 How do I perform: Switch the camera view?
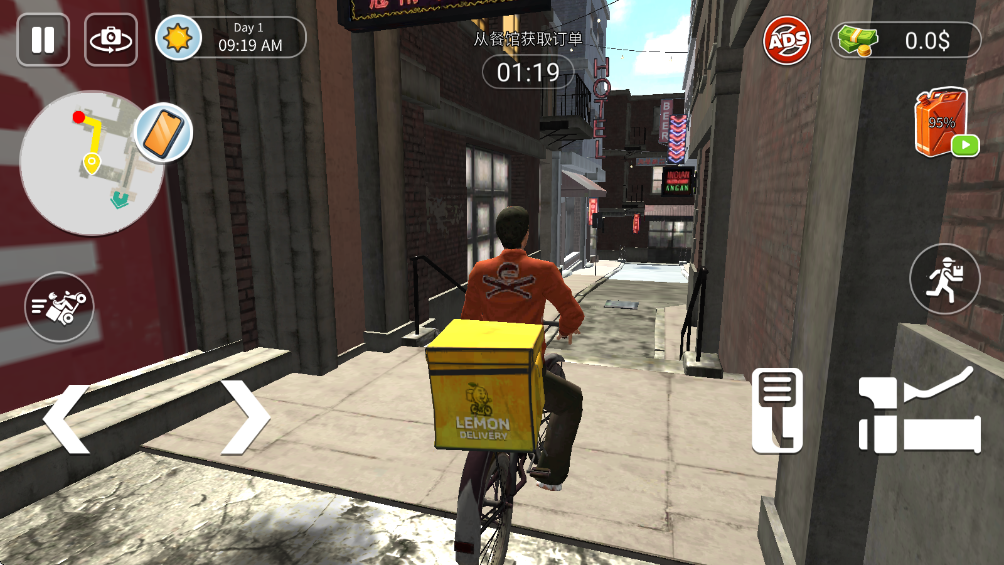tap(111, 40)
